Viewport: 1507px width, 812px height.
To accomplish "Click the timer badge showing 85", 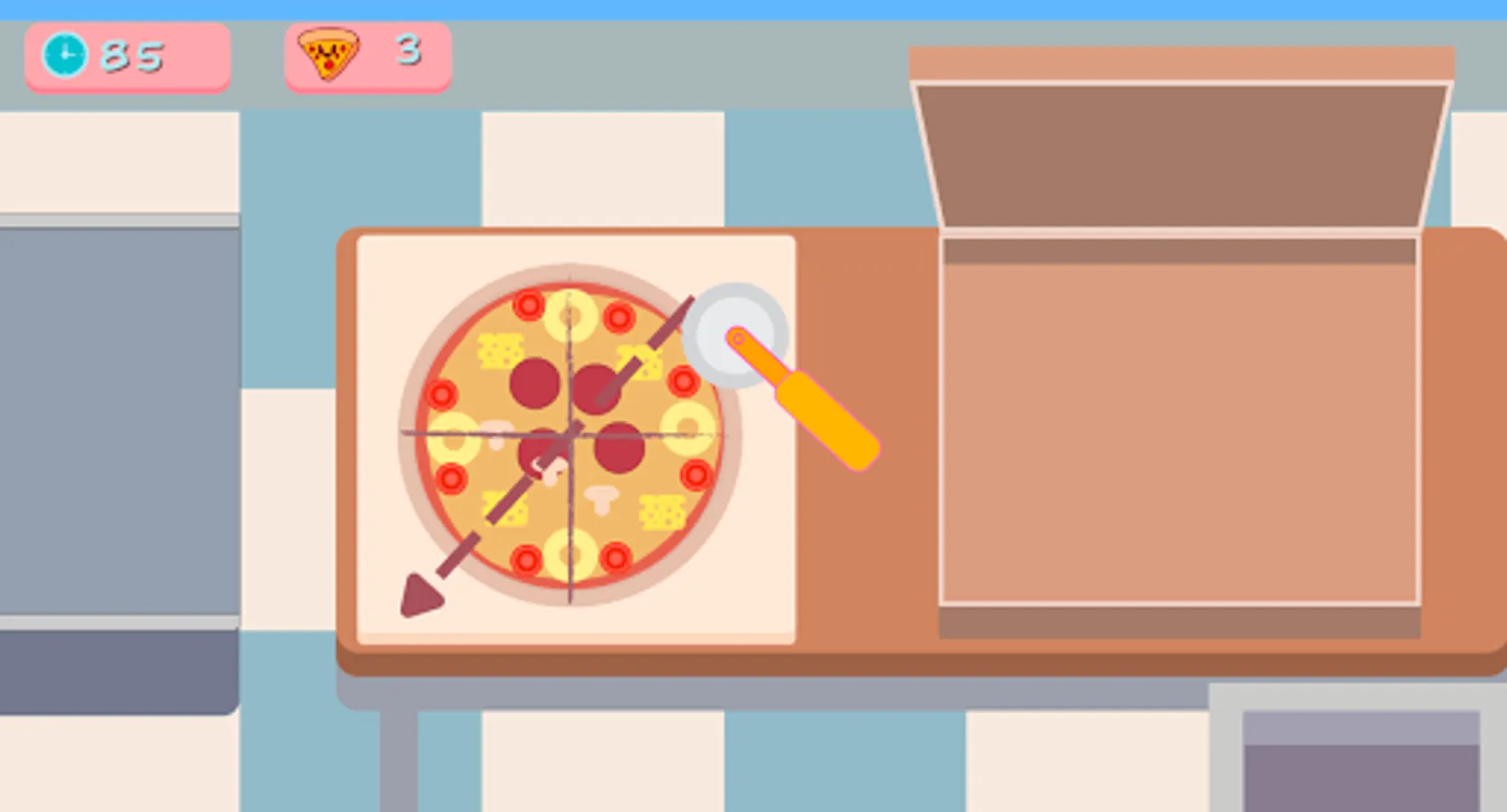I will (x=126, y=56).
